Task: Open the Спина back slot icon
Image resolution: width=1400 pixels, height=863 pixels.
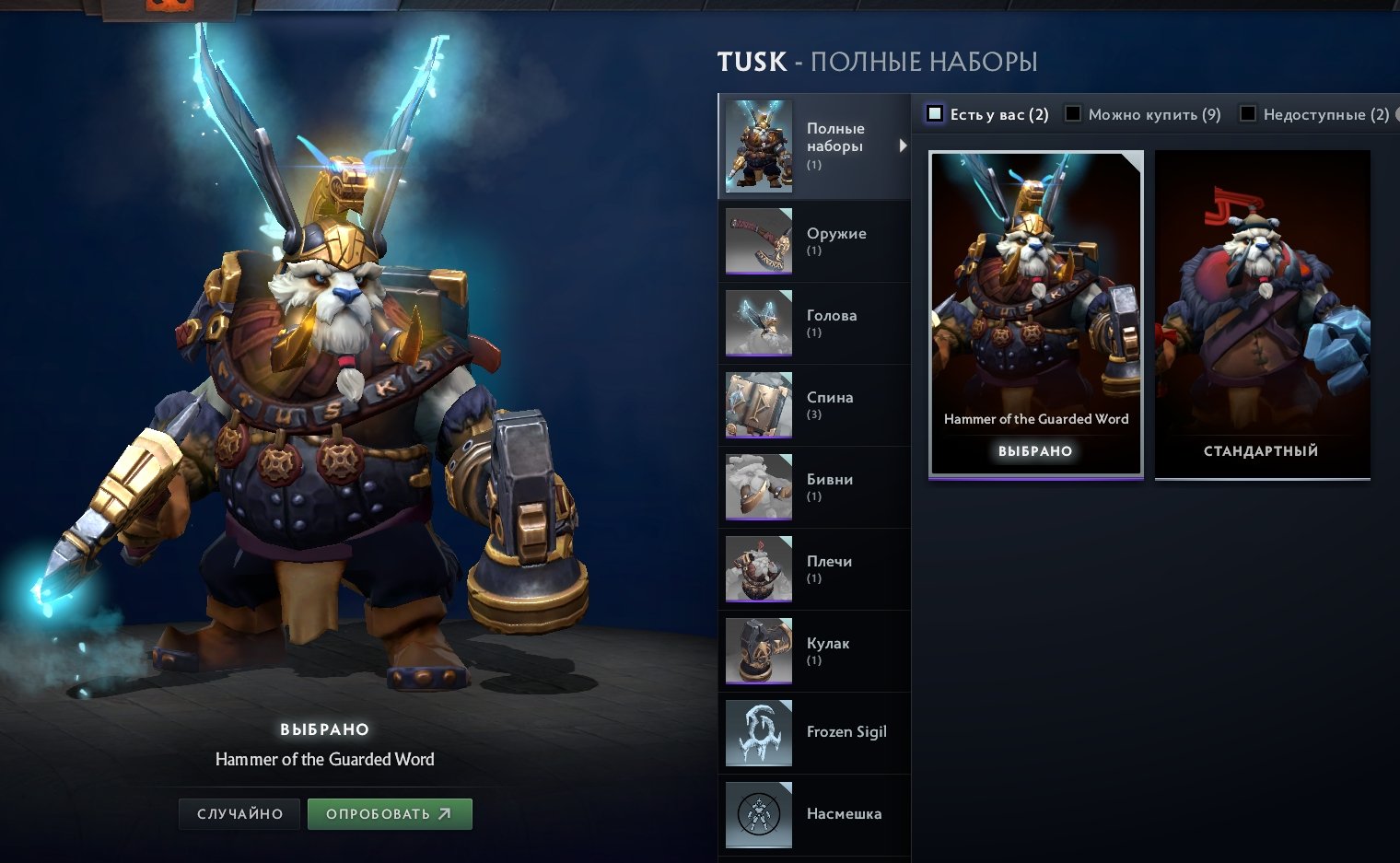Action: point(759,405)
